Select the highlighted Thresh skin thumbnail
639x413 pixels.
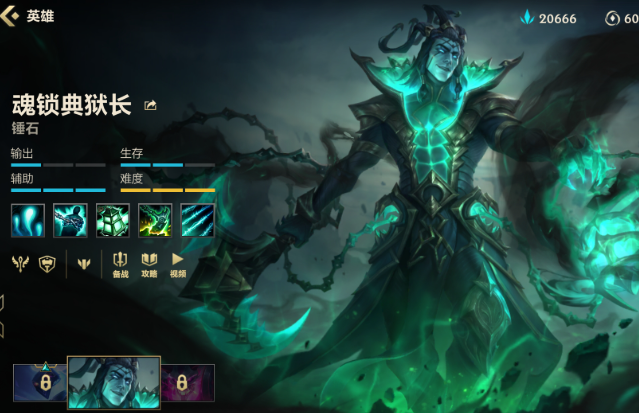pos(113,382)
